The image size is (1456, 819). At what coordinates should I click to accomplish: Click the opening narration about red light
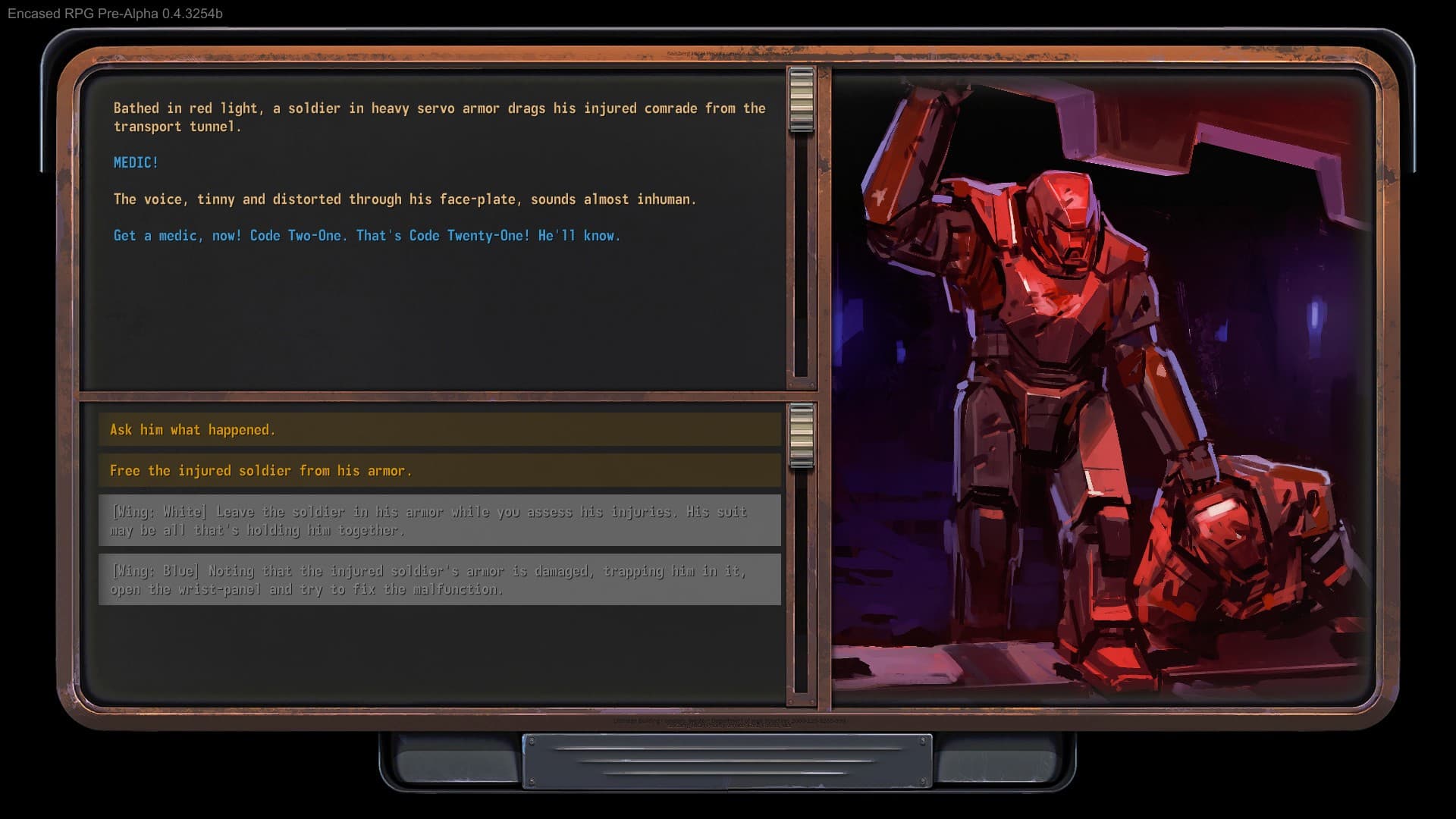coord(438,118)
